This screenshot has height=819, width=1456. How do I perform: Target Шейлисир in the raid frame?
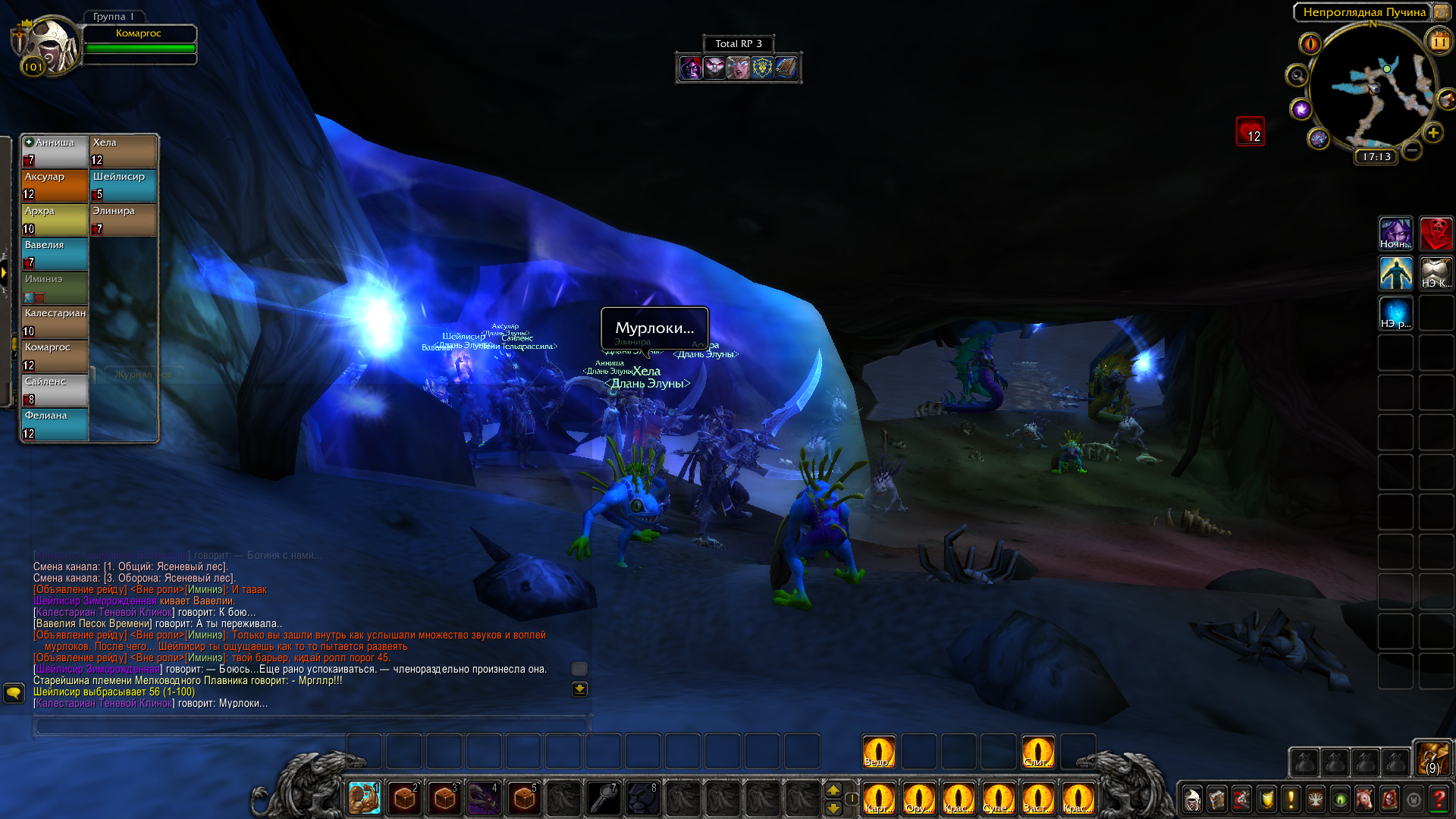pos(123,185)
